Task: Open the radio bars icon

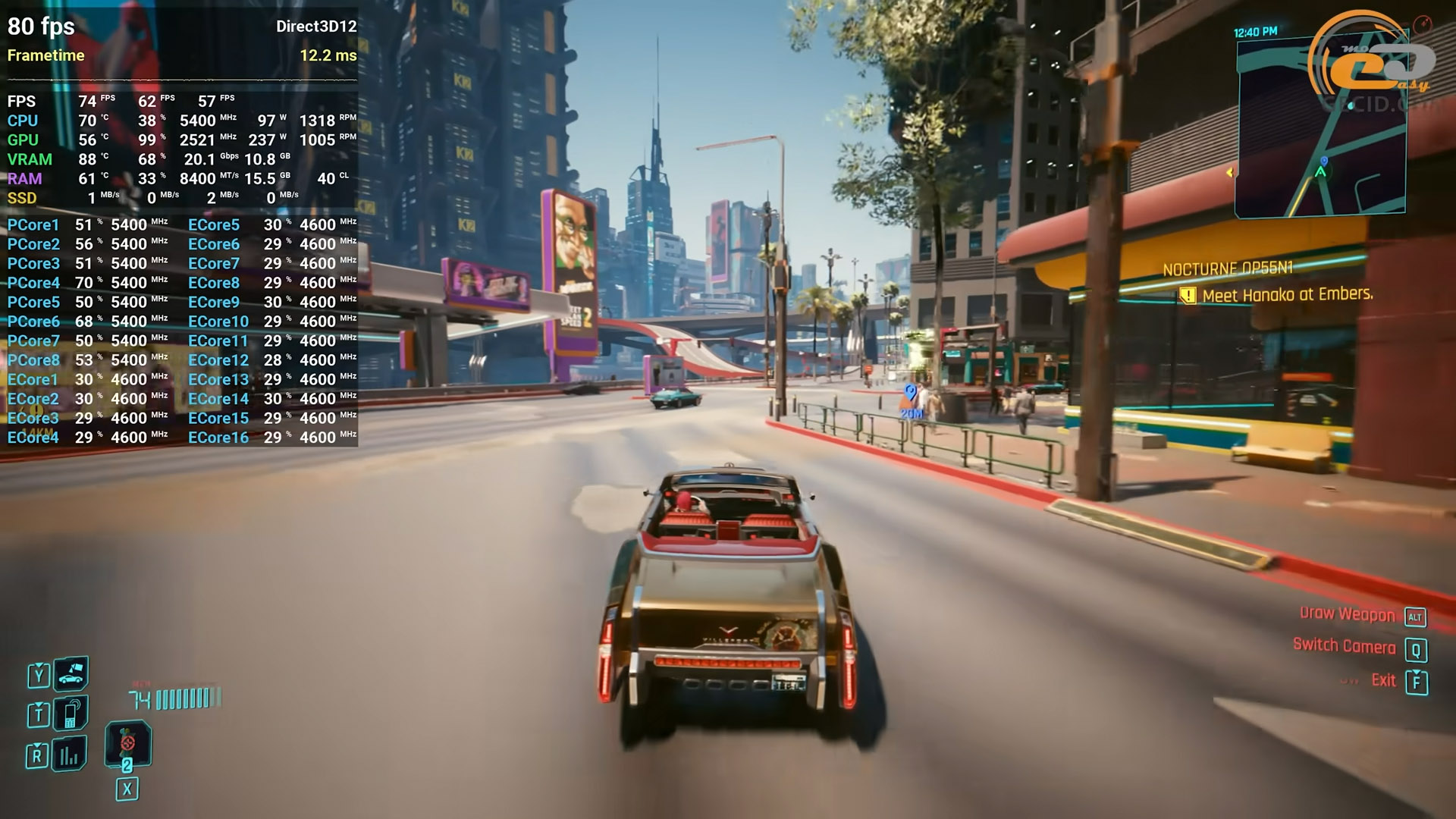Action: [x=69, y=754]
